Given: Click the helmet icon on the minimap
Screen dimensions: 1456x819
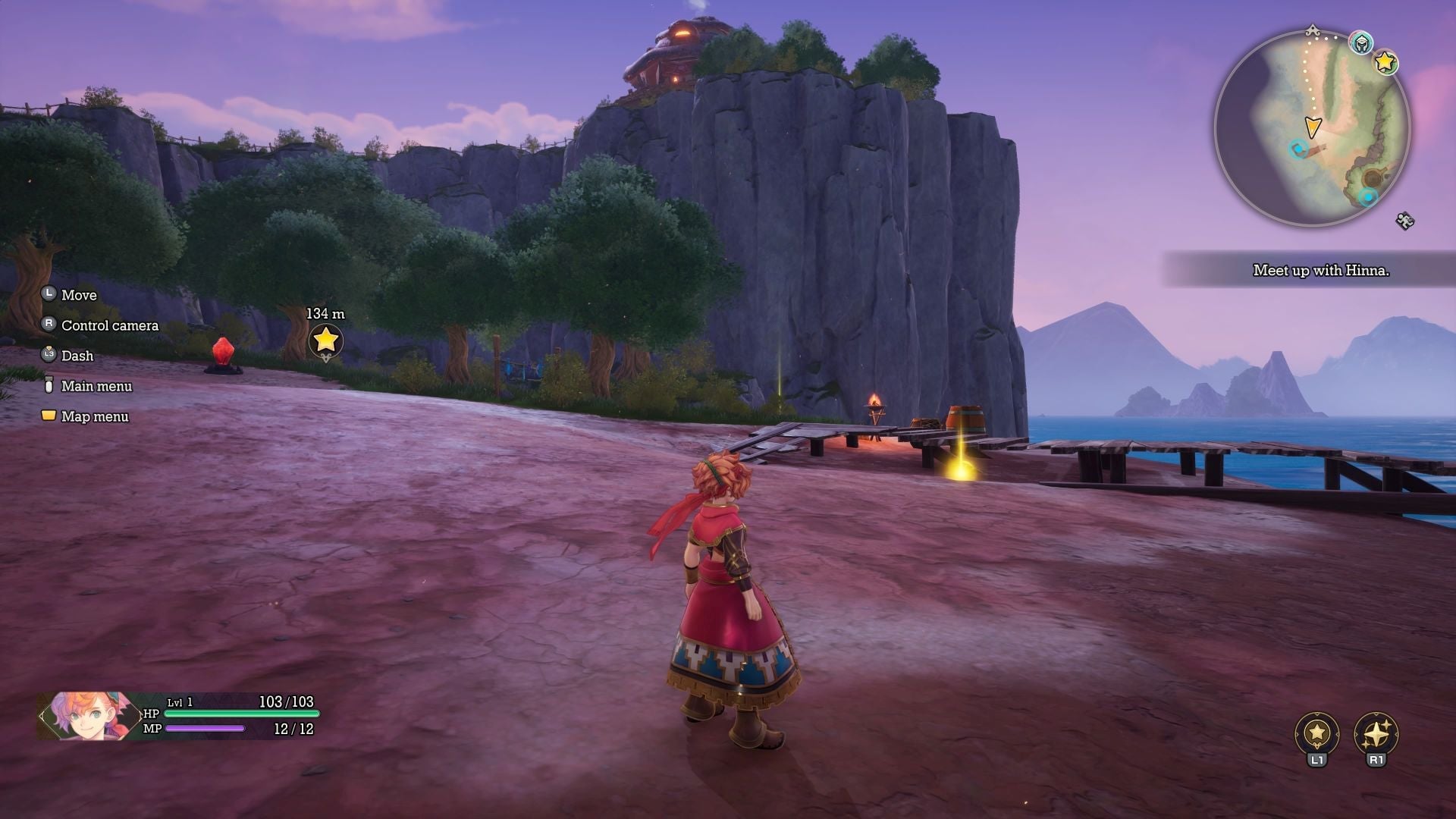Looking at the screenshot, I should [1361, 42].
